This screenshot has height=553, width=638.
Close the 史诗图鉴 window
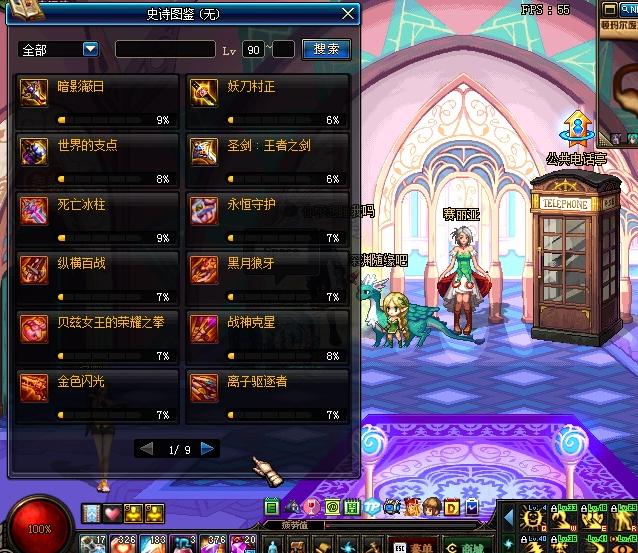(348, 14)
